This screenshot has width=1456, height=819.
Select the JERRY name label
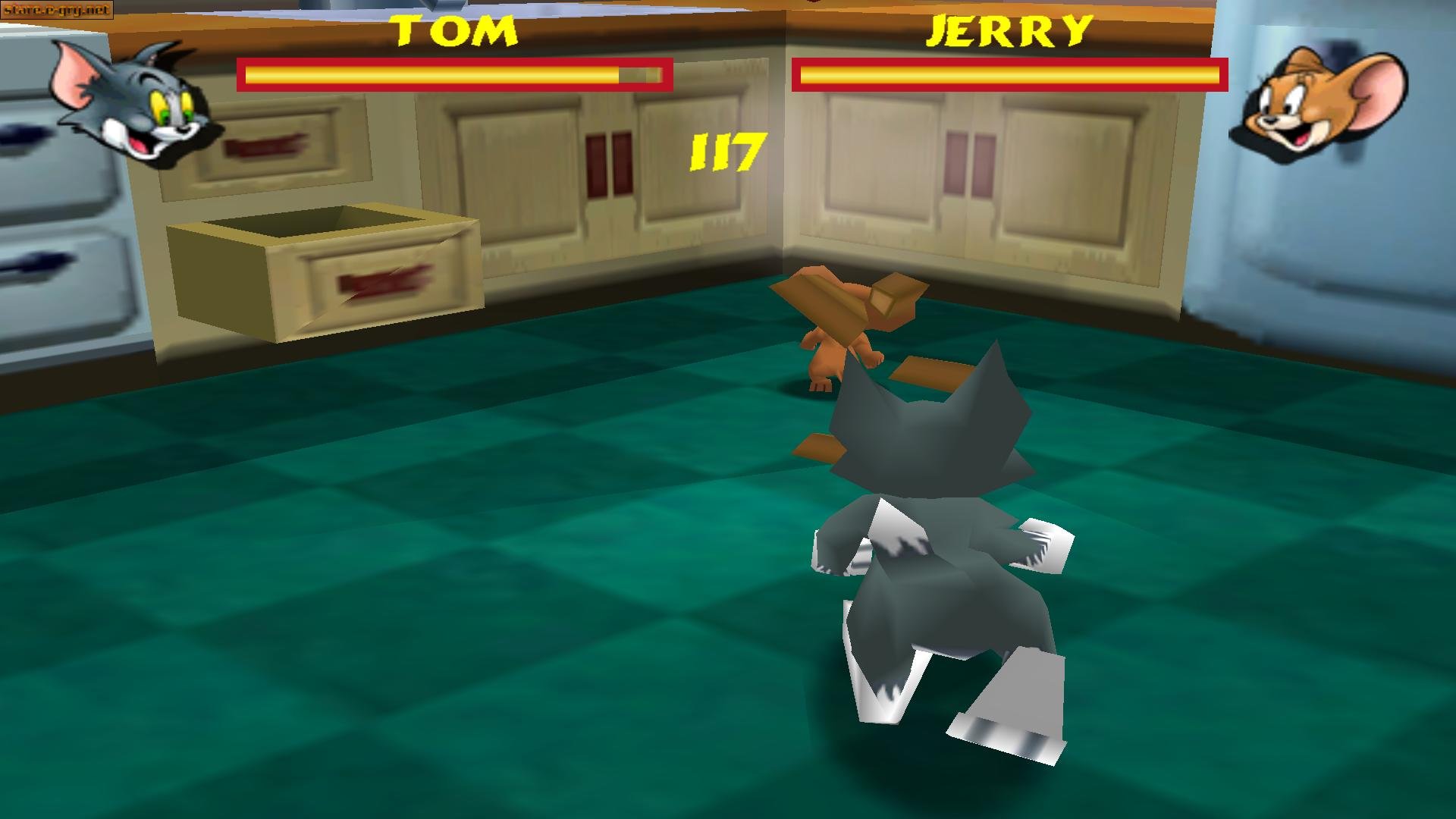[1009, 30]
